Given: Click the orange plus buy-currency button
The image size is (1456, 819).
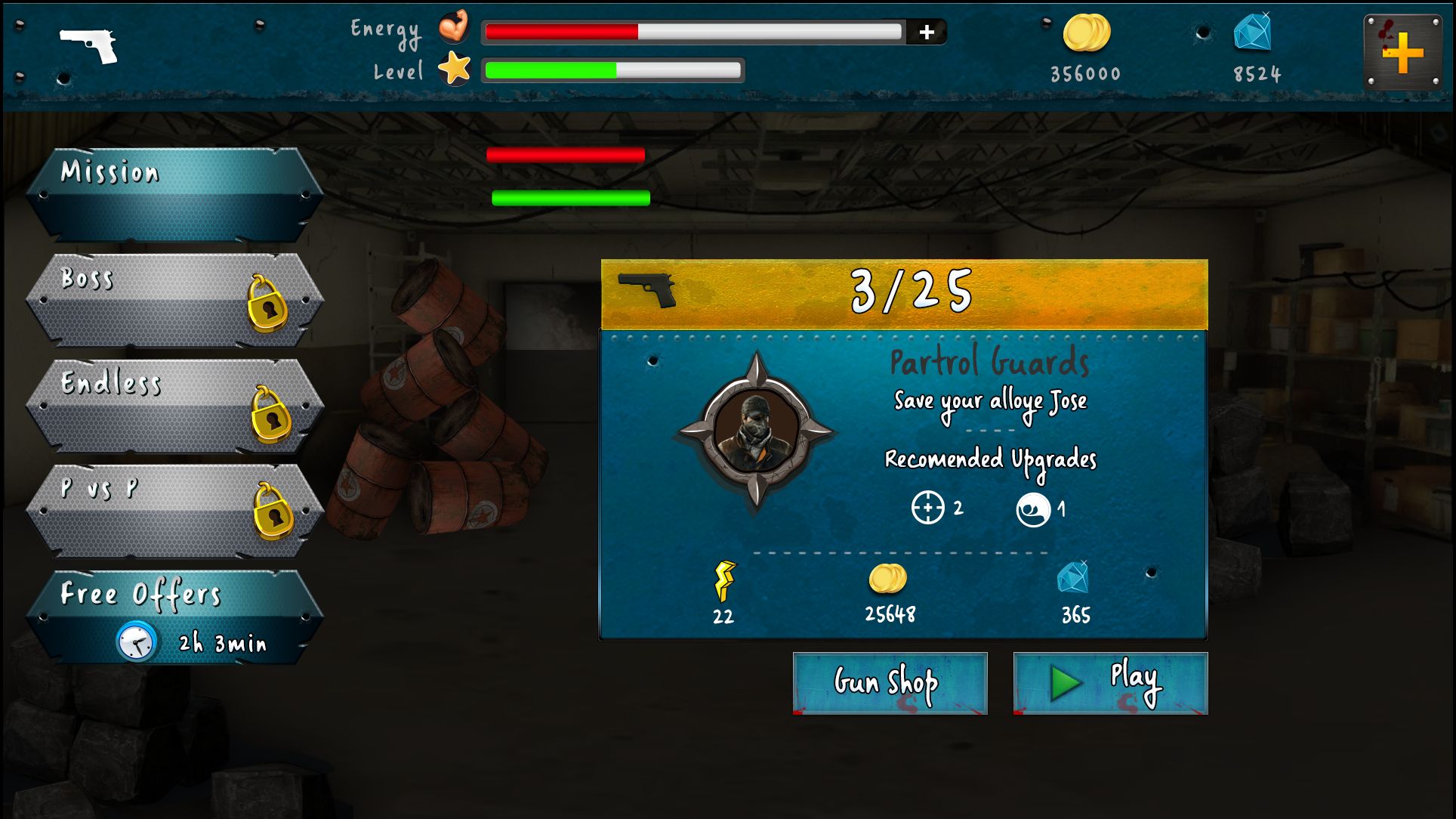Looking at the screenshot, I should click(x=1402, y=53).
